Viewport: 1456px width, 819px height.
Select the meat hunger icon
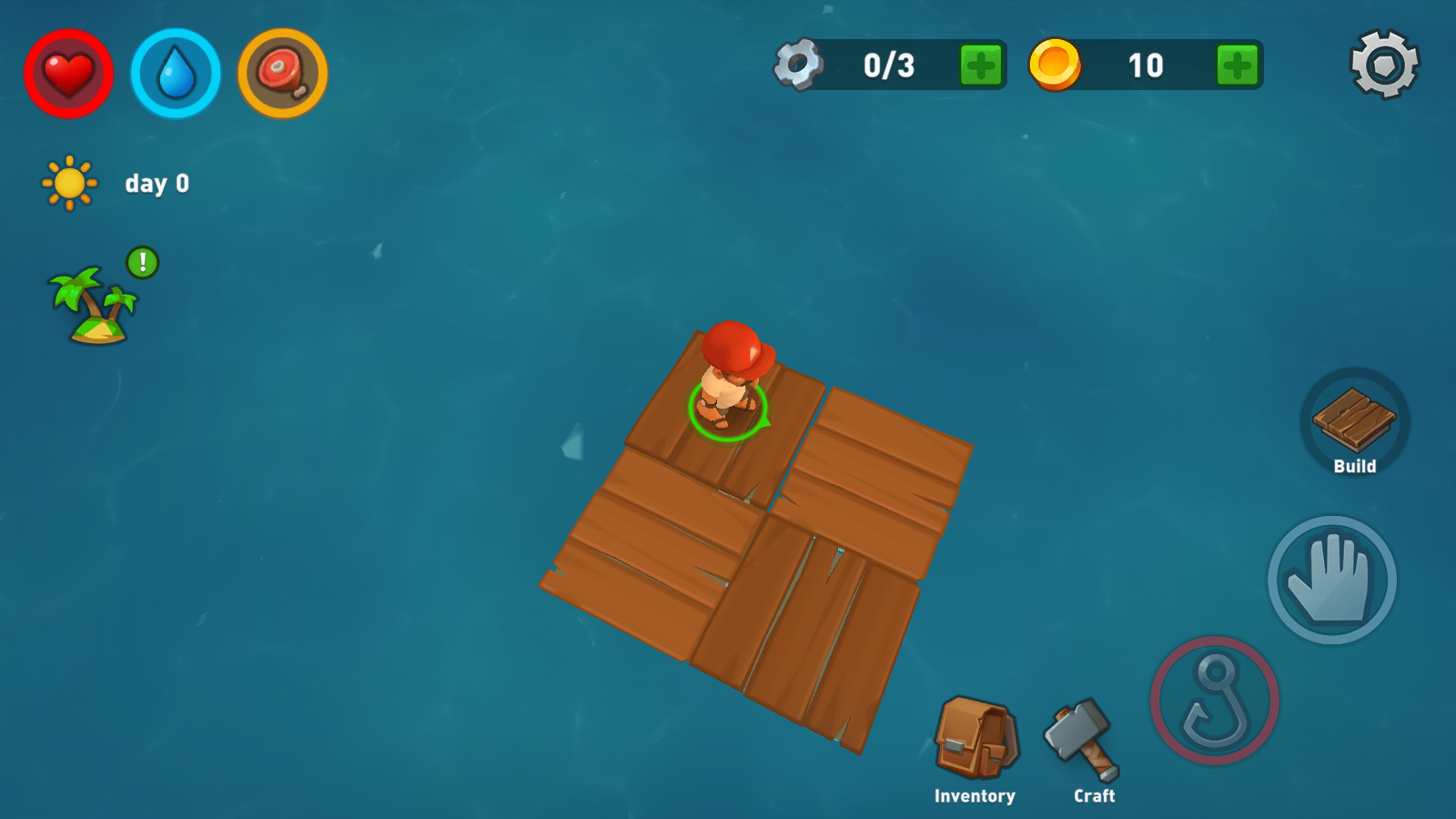tap(283, 74)
